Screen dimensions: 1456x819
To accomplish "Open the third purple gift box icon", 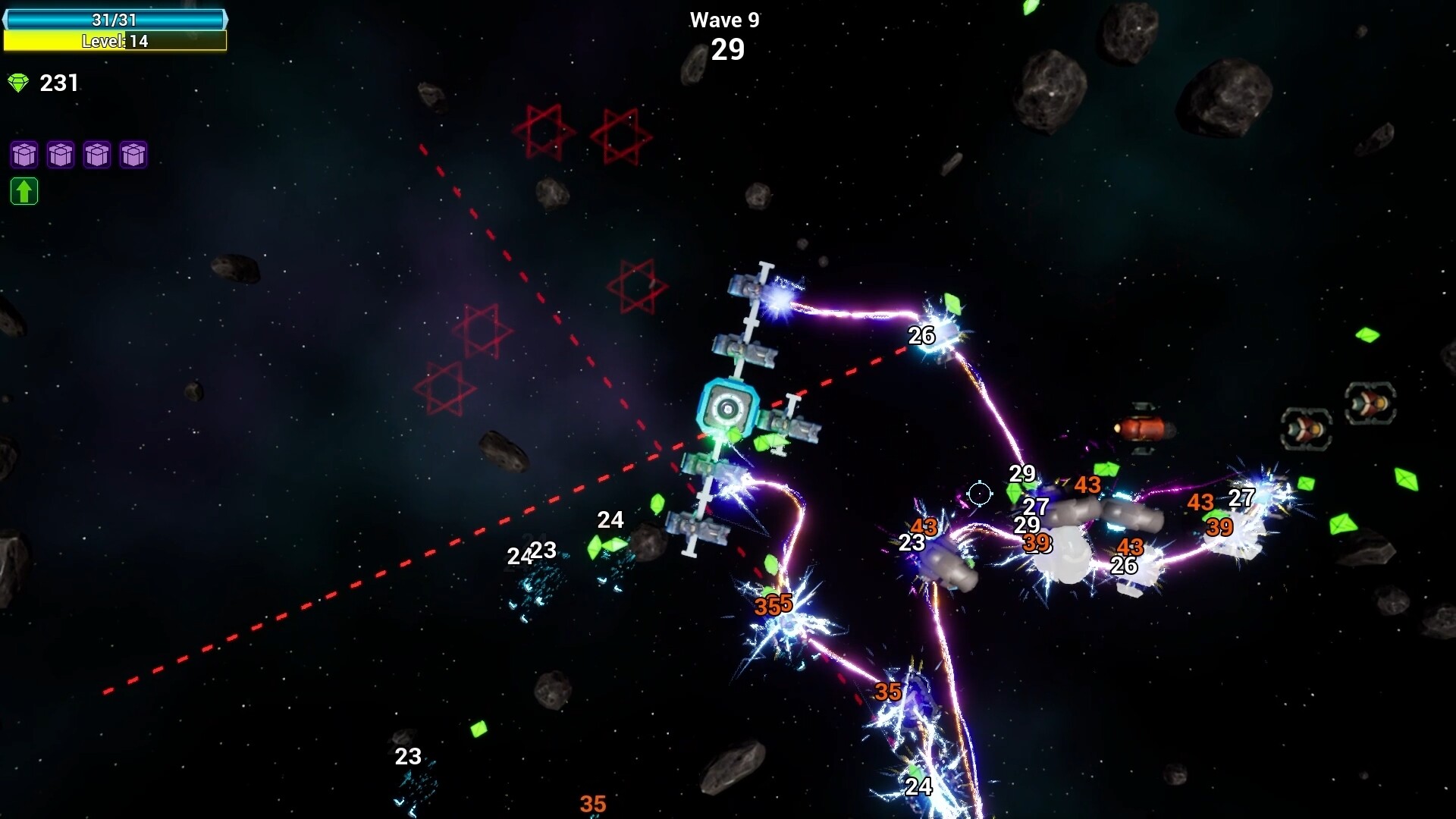I will click(x=97, y=155).
